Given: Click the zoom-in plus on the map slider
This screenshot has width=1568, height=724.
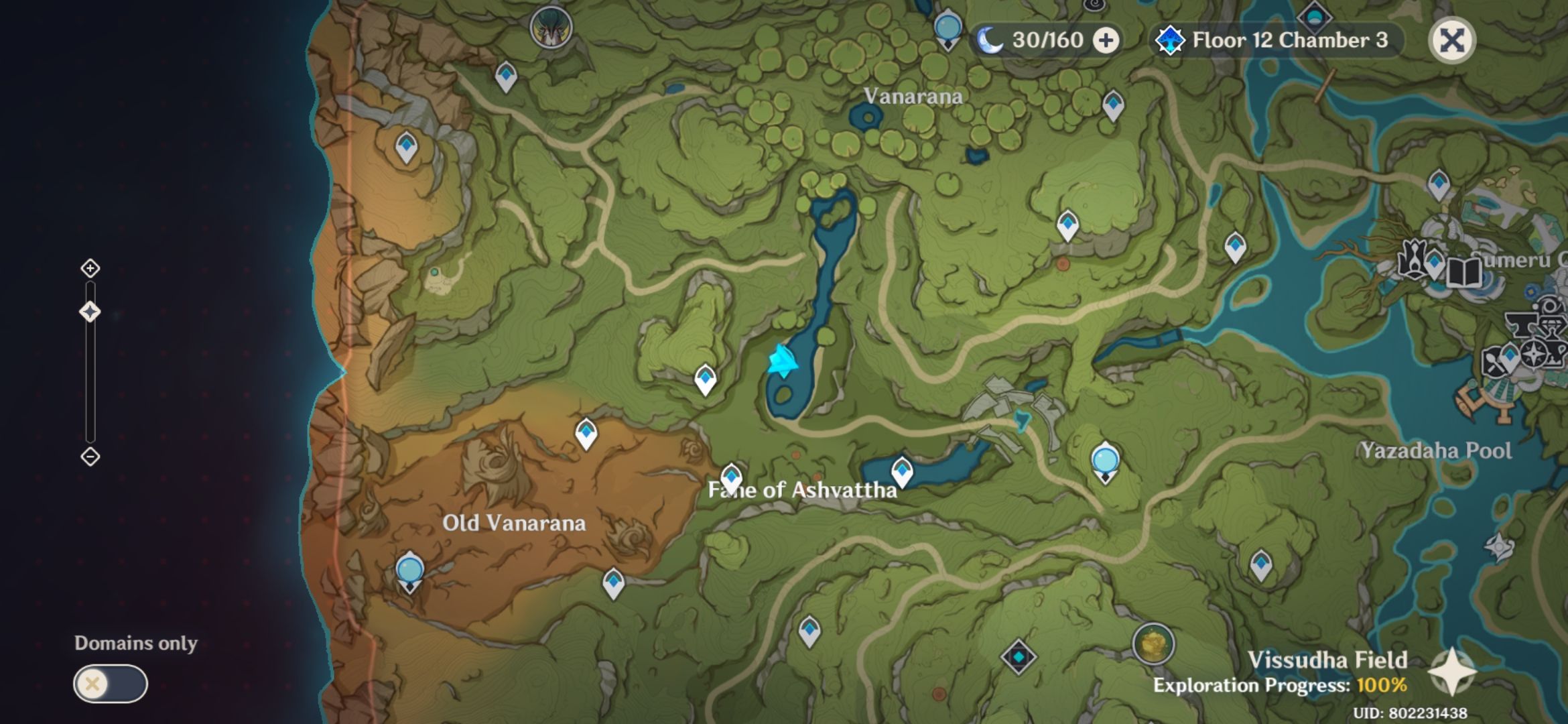Looking at the screenshot, I should pos(90,267).
